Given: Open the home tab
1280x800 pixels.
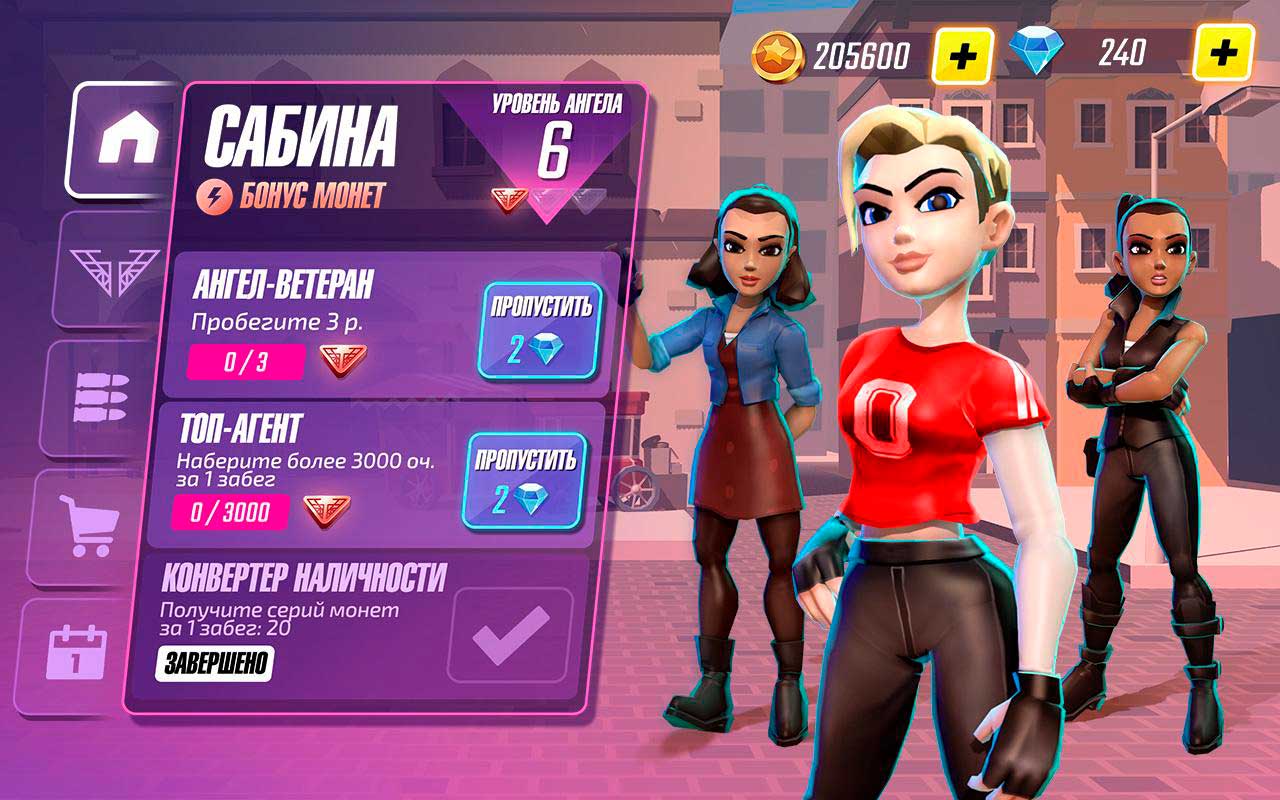Looking at the screenshot, I should point(124,140).
